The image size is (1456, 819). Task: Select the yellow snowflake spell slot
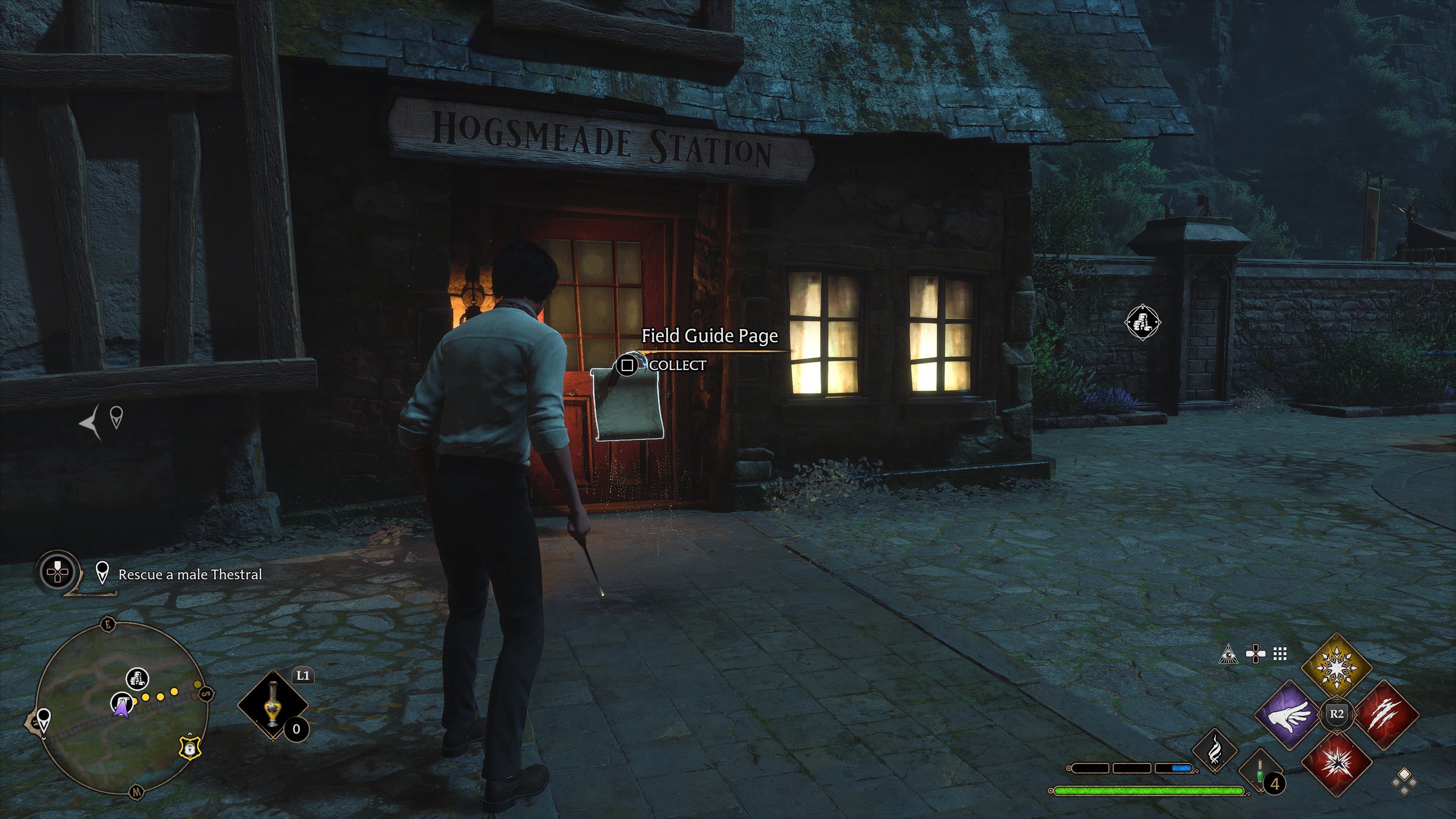1336,667
